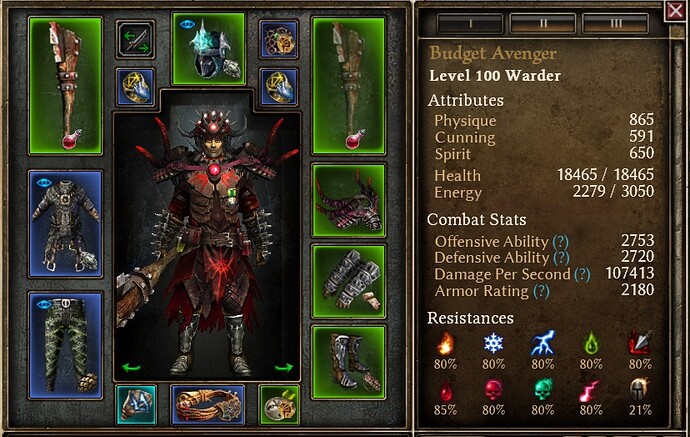
Task: Close the character sheet window
Action: (x=675, y=12)
